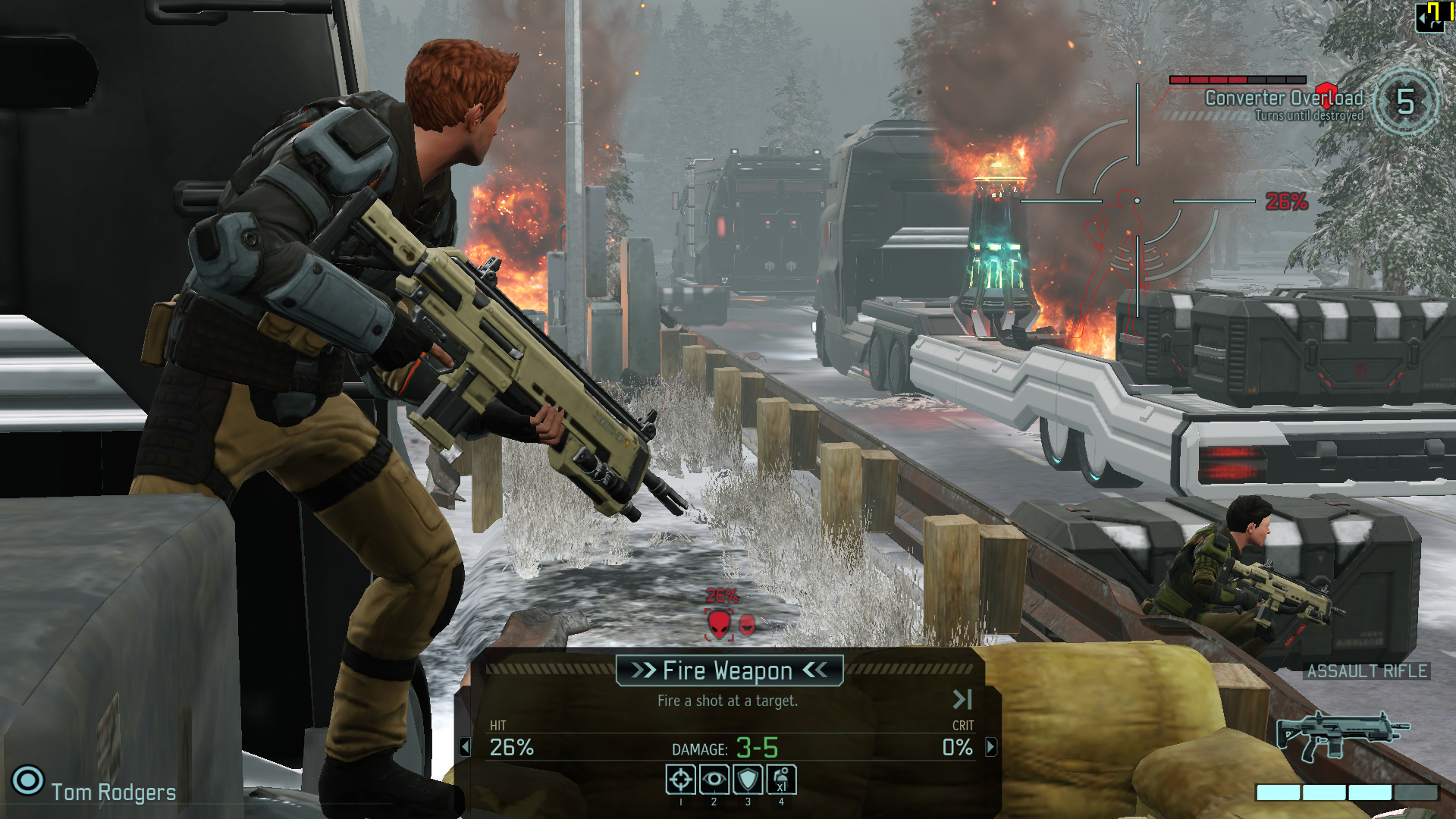Image resolution: width=1456 pixels, height=819 pixels.
Task: Choose the shield Hunker Down ability
Action: click(748, 780)
